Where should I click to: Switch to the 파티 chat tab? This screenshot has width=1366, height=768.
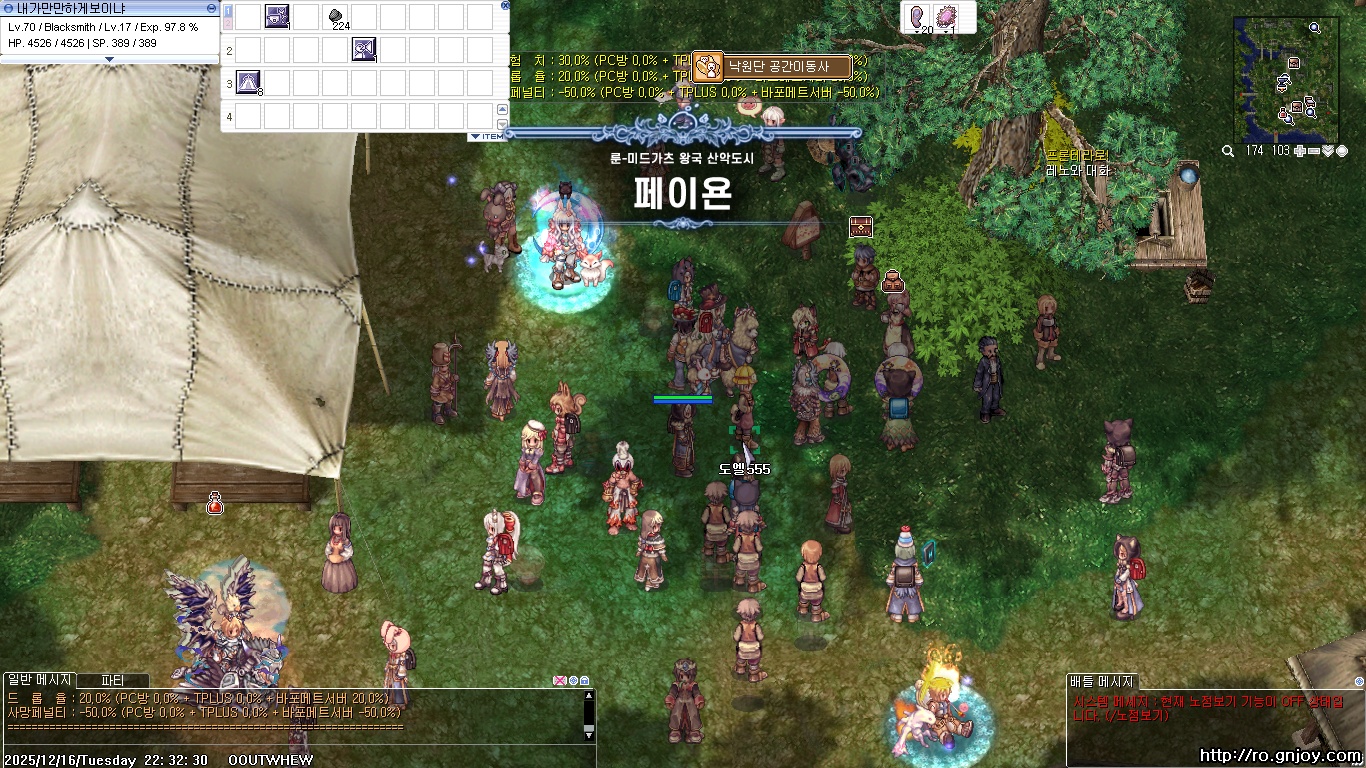click(x=113, y=680)
